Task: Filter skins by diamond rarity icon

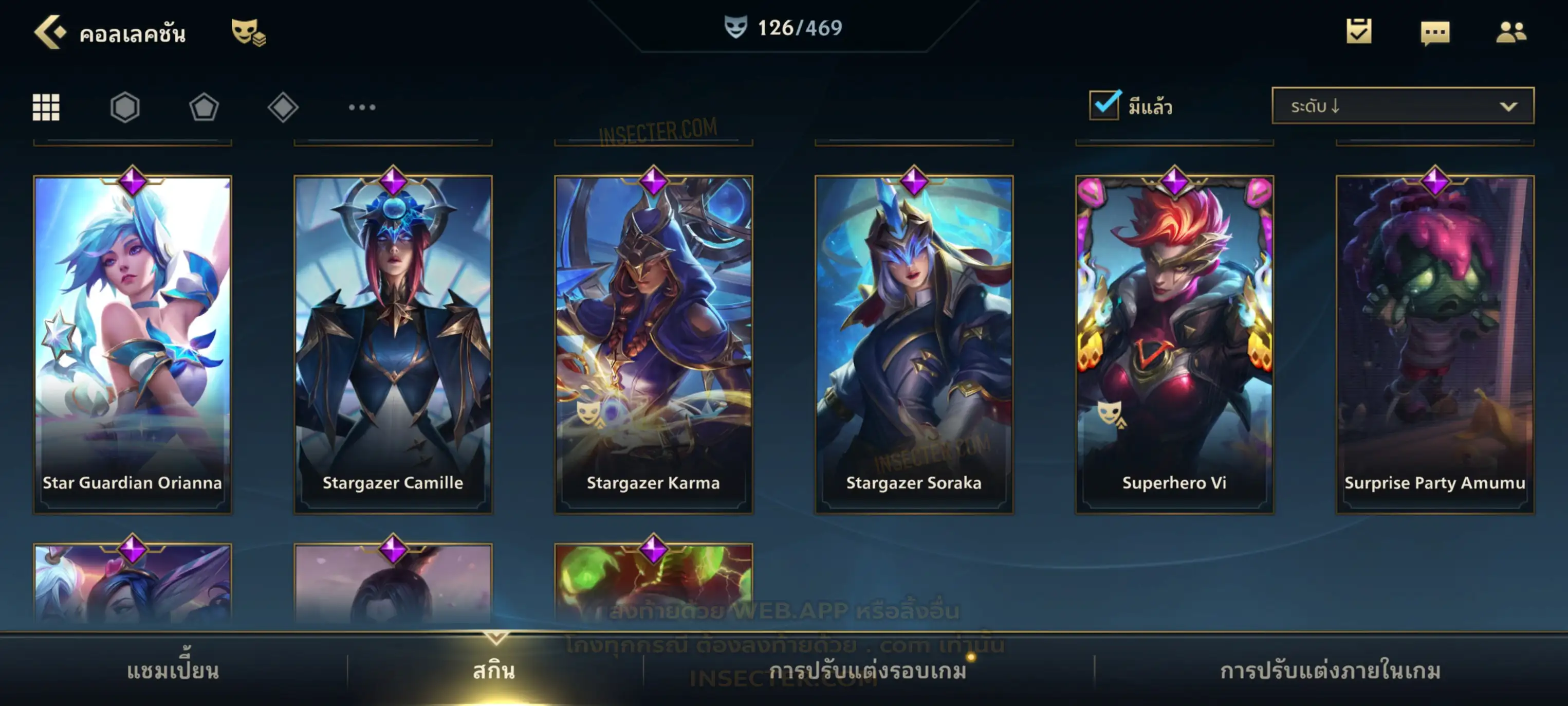Action: (283, 107)
